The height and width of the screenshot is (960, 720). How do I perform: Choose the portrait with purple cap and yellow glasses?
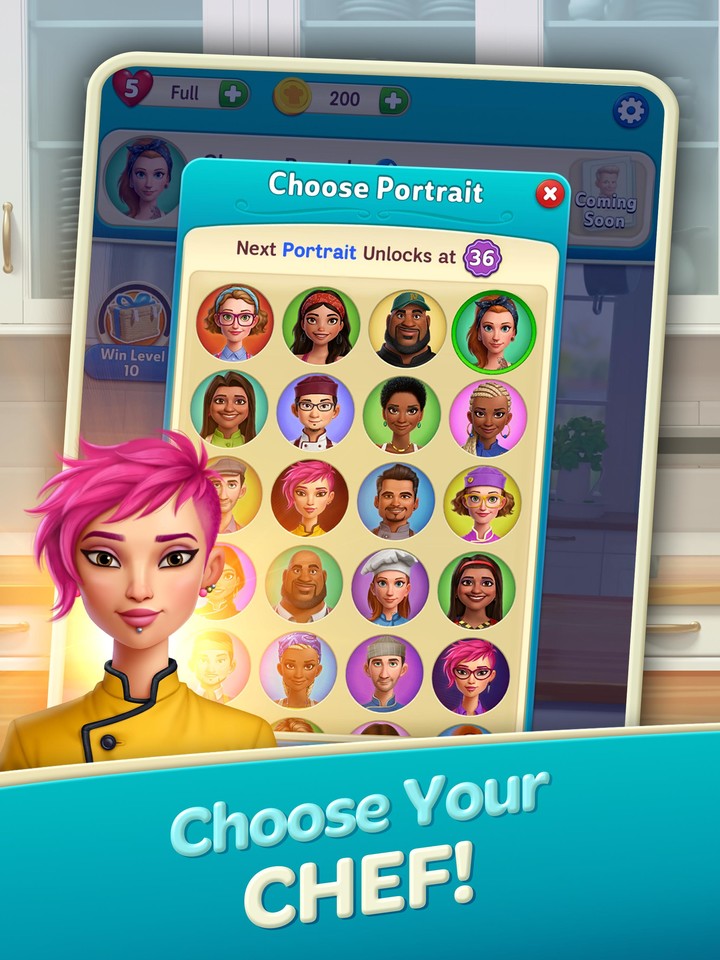pyautogui.click(x=482, y=502)
